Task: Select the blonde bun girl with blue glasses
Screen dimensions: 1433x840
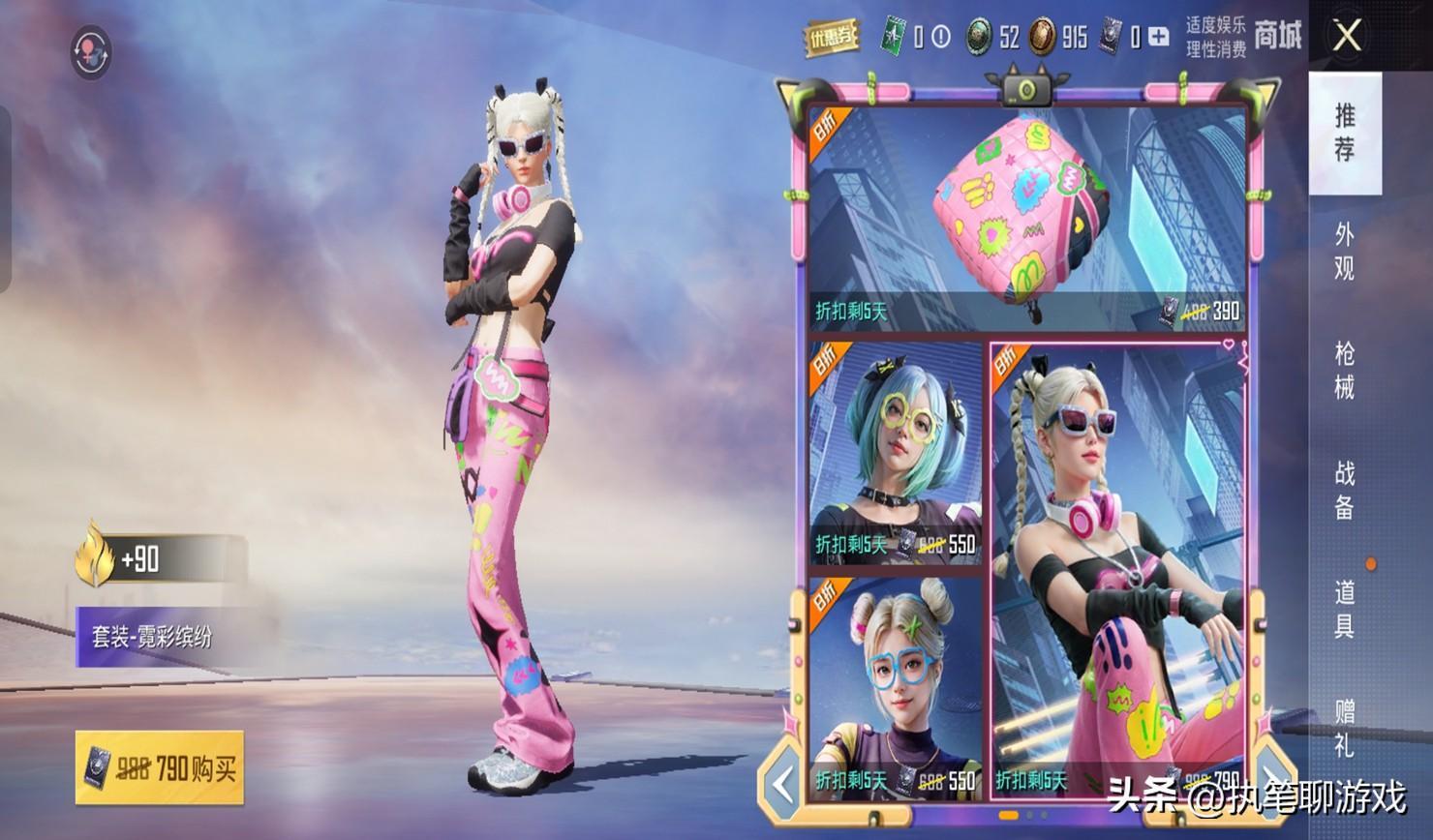Action: point(895,685)
